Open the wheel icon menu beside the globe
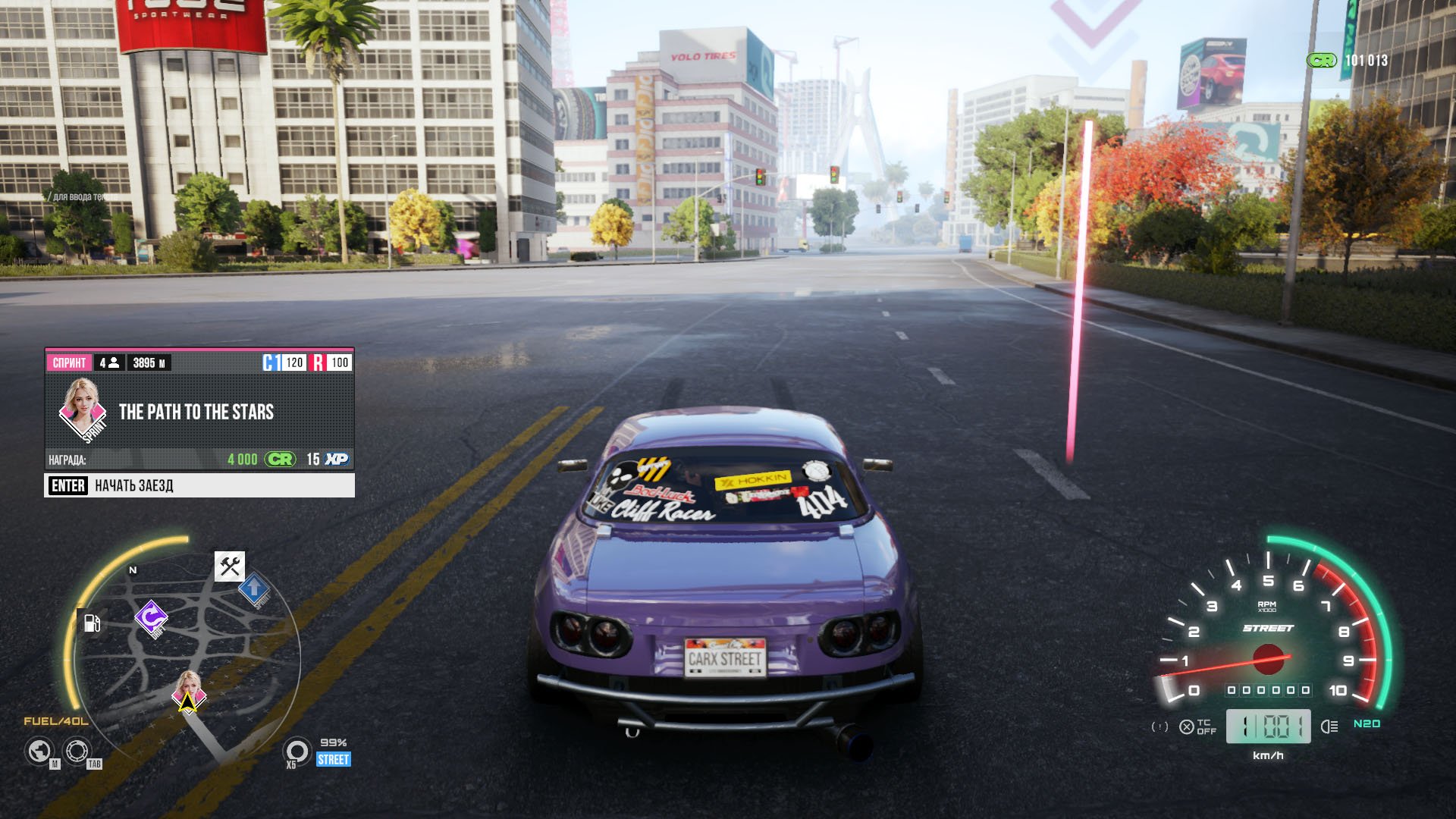 (76, 752)
